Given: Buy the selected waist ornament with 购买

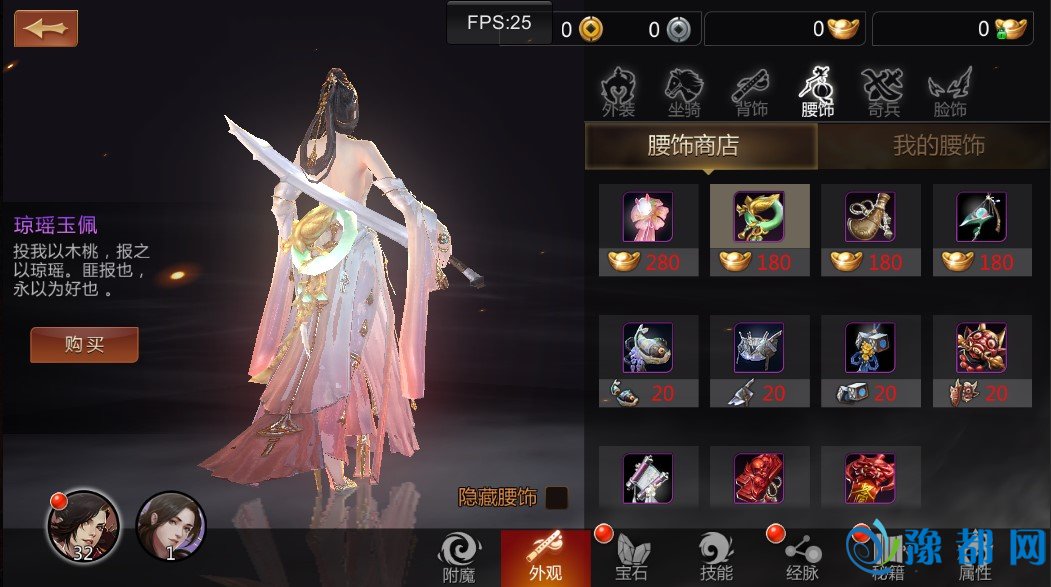Looking at the screenshot, I should click(x=84, y=345).
